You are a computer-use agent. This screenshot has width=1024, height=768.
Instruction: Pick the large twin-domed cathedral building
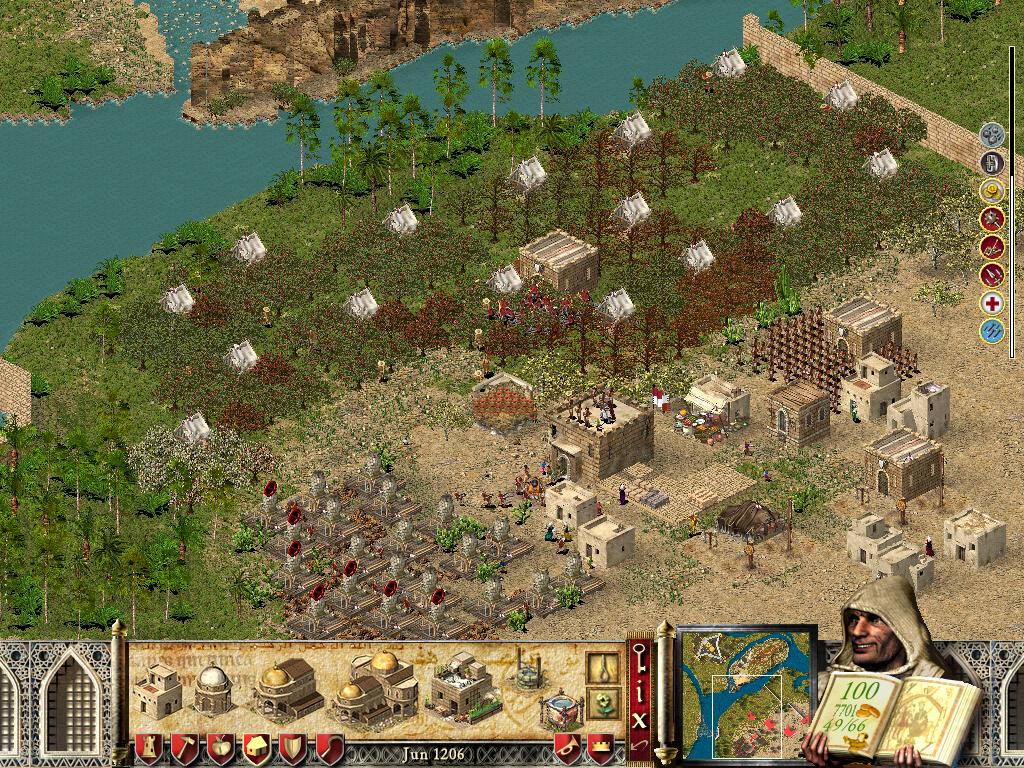pyautogui.click(x=375, y=686)
